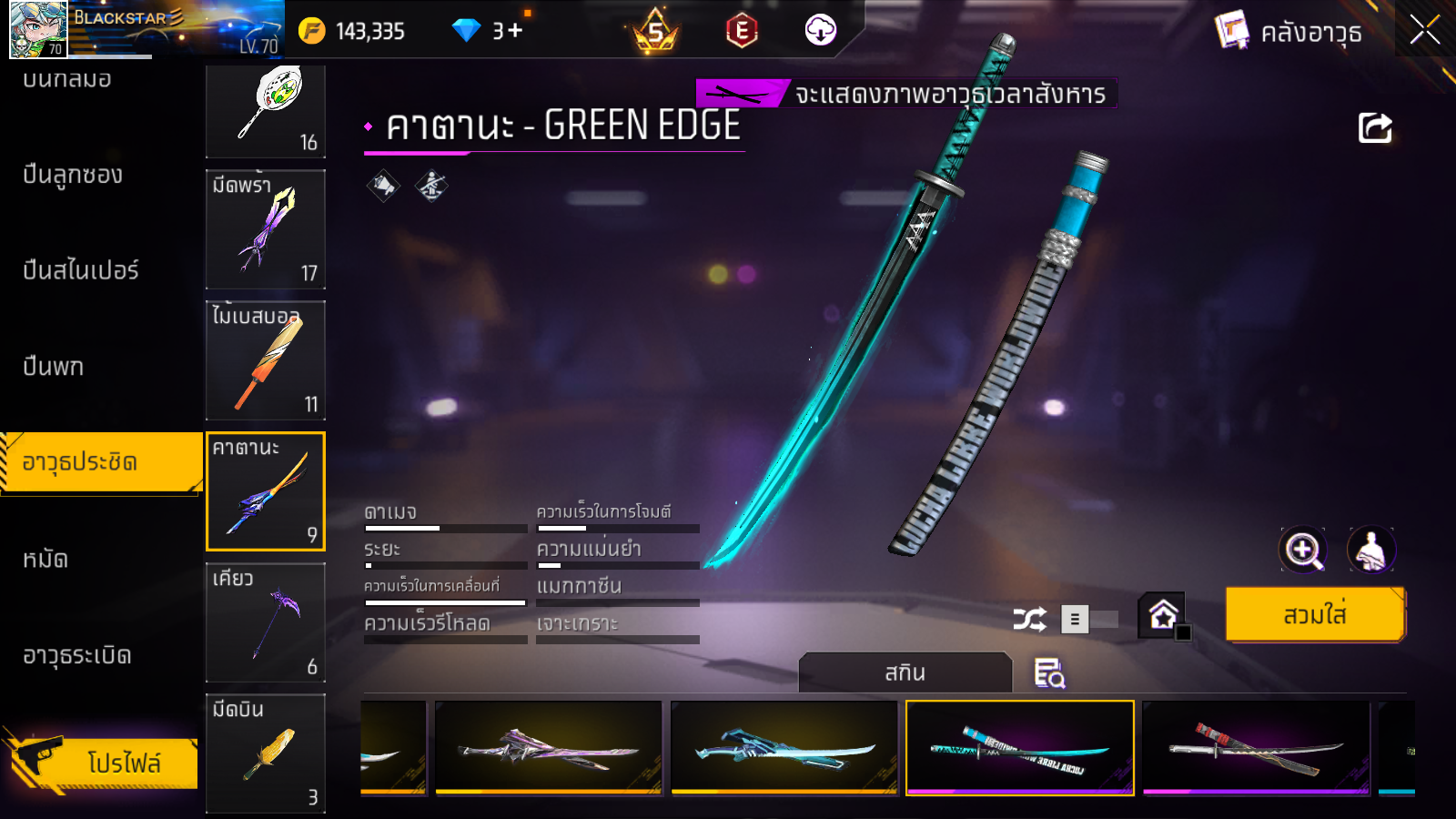This screenshot has width=1456, height=819.
Task: Equip the Green Edge katana with สวมใส่
Action: (1314, 615)
